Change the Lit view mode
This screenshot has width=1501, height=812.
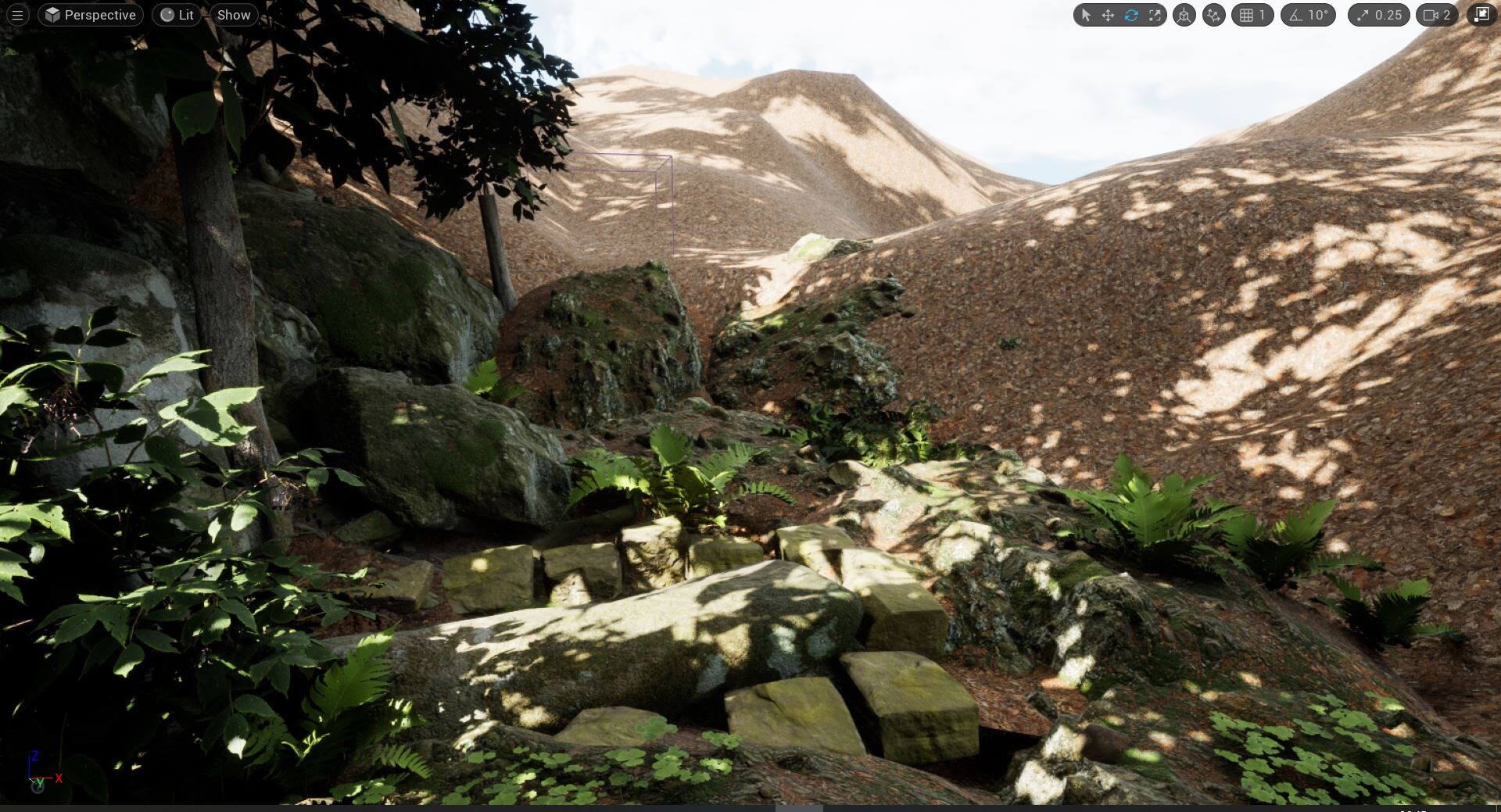(177, 15)
